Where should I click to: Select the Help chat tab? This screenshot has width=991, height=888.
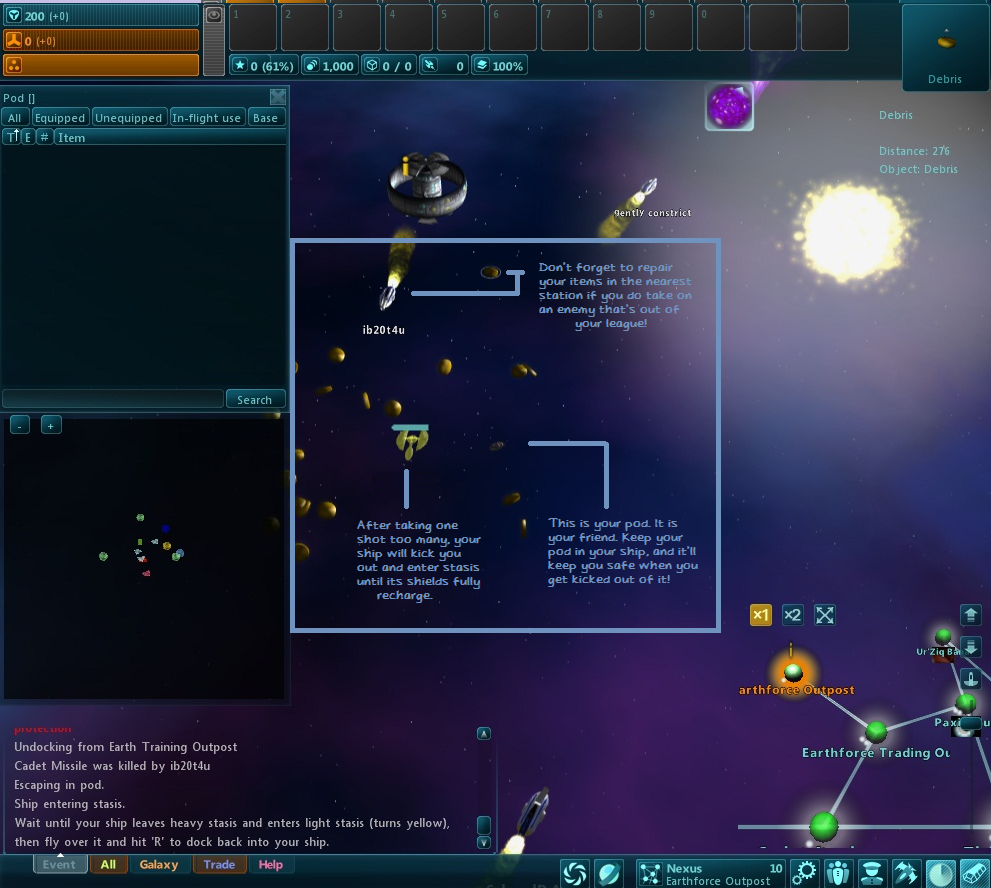(270, 865)
